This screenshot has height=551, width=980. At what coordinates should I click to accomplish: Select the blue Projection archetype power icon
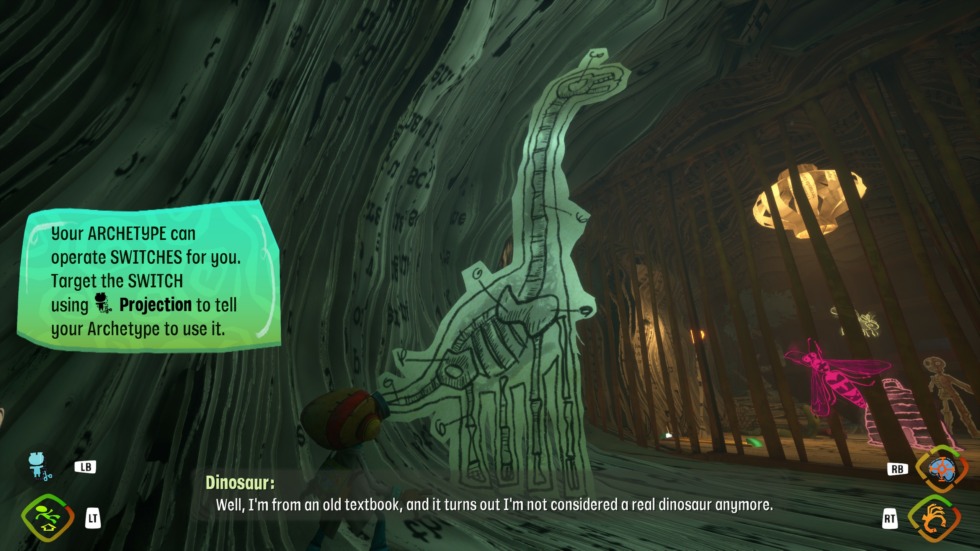point(41,466)
